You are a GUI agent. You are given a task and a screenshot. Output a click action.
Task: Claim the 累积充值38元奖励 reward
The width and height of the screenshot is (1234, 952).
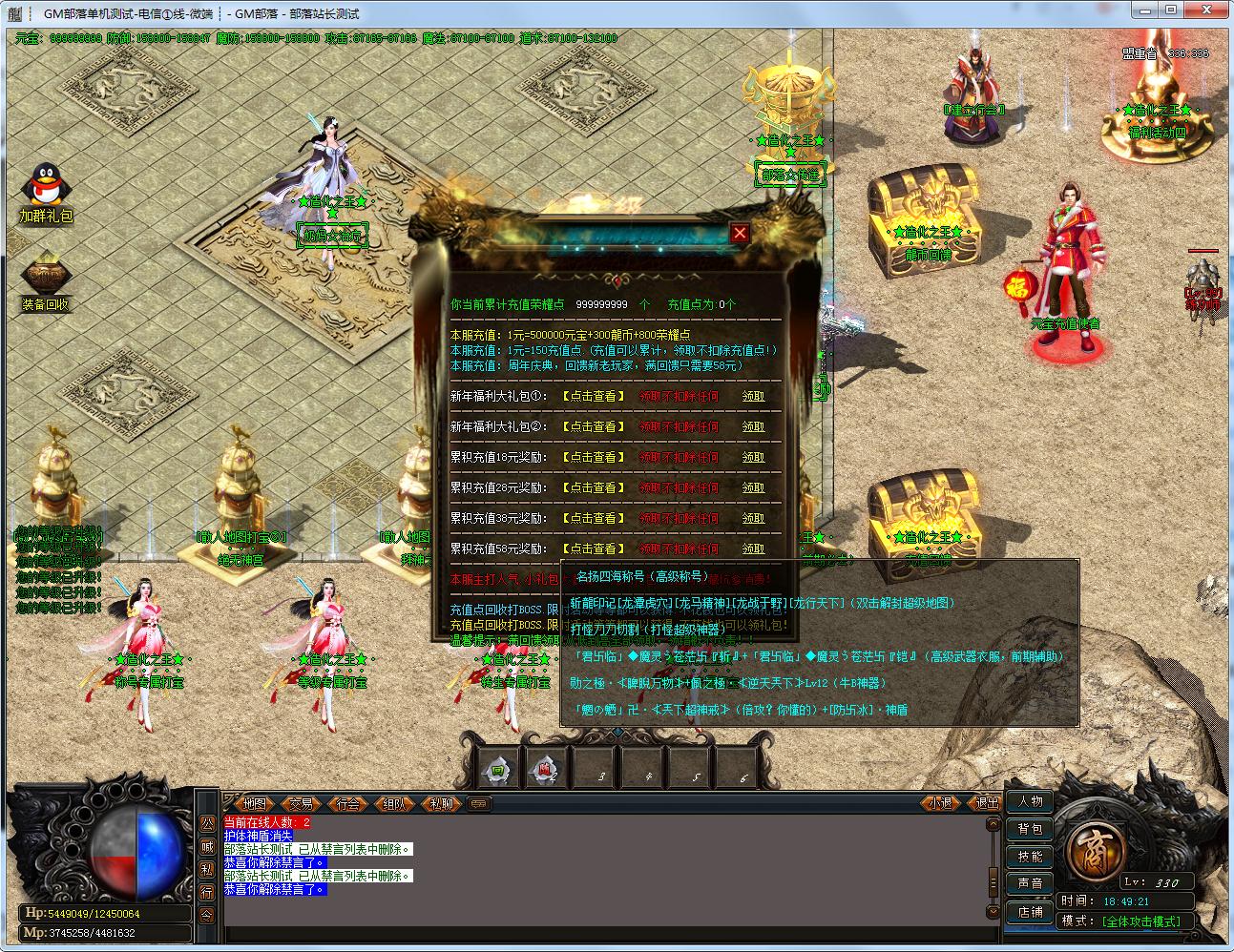[754, 518]
